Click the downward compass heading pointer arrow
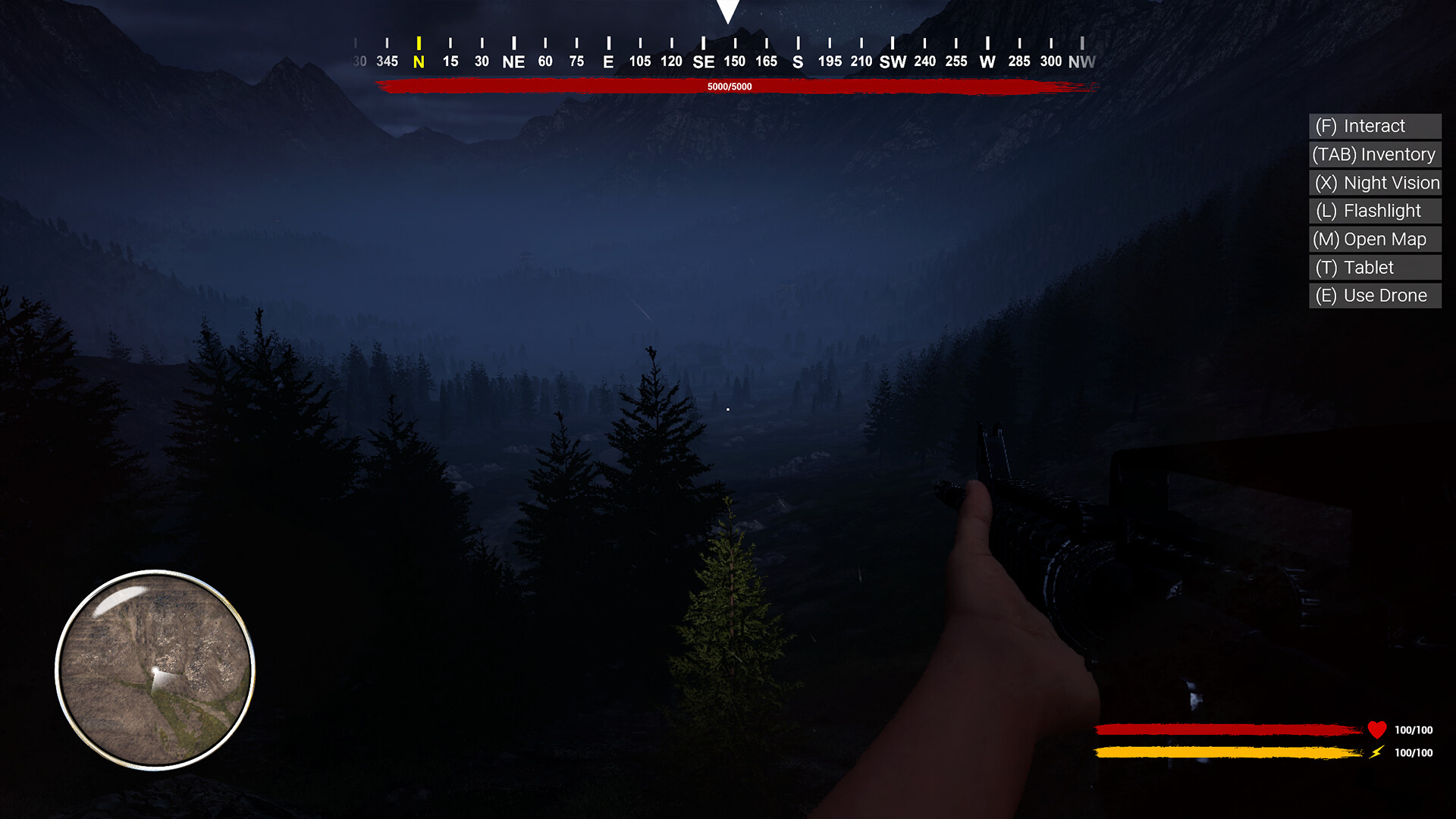 [x=728, y=9]
